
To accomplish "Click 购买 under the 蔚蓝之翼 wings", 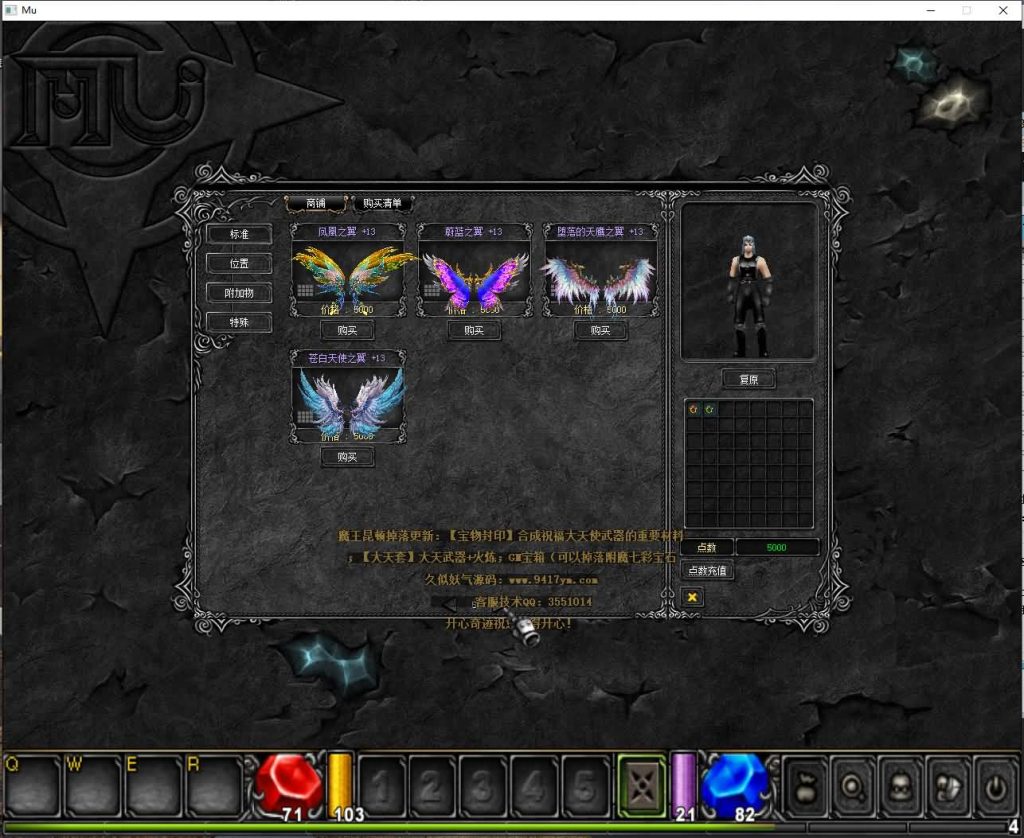I will [474, 330].
